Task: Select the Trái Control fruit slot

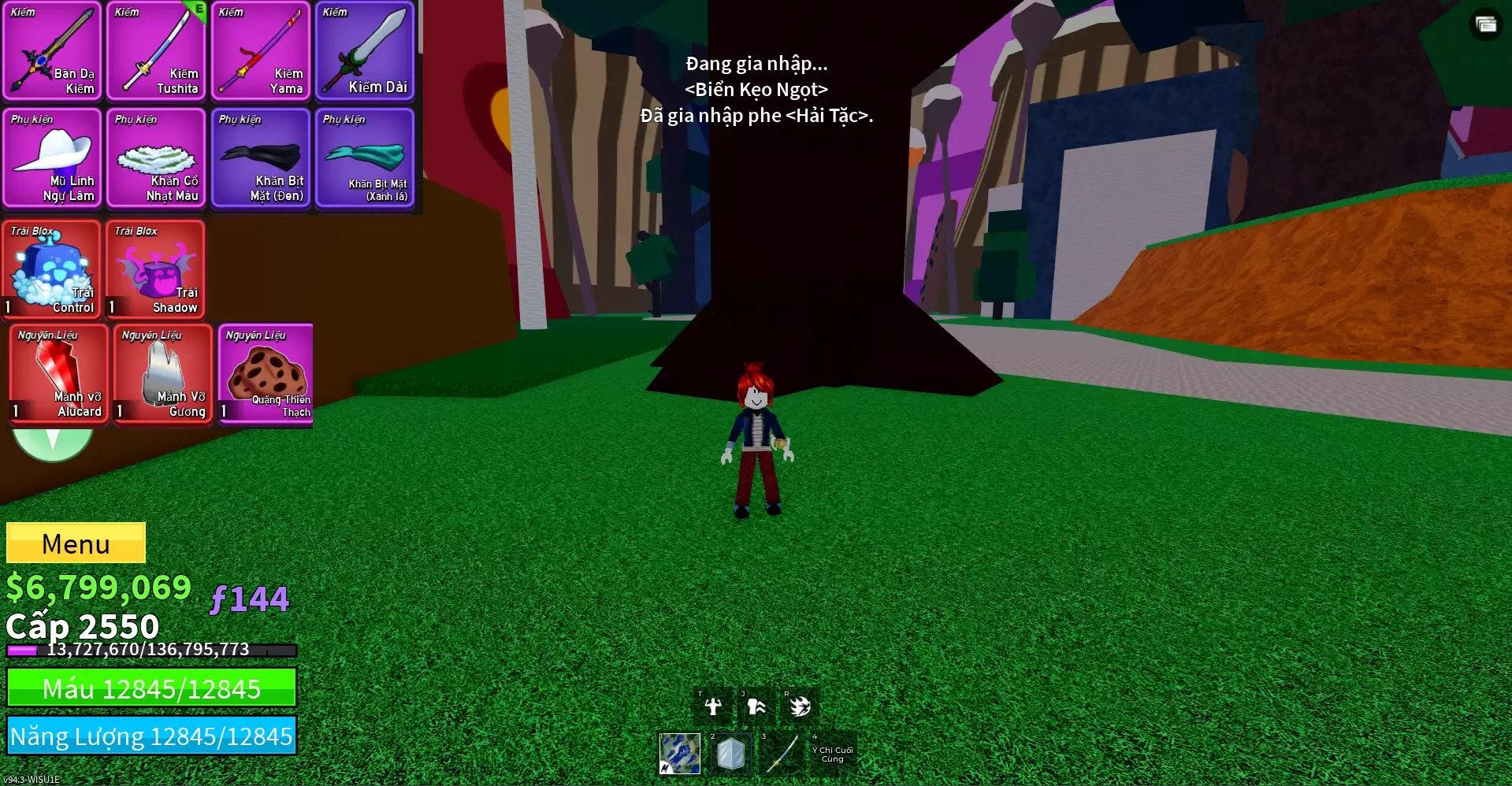Action: (52, 269)
